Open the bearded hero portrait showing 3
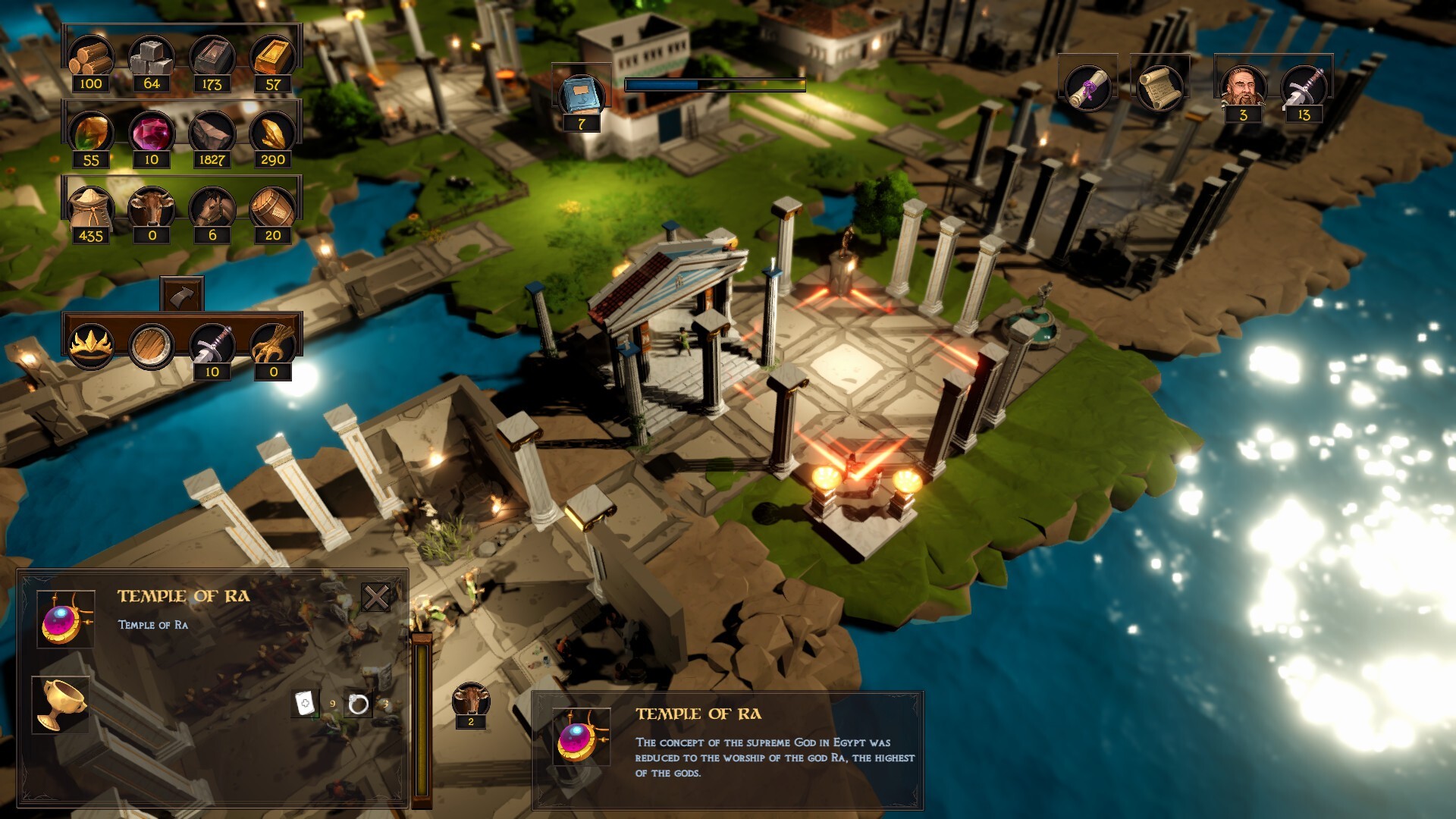Screen dimensions: 1456x819 [x=1243, y=86]
